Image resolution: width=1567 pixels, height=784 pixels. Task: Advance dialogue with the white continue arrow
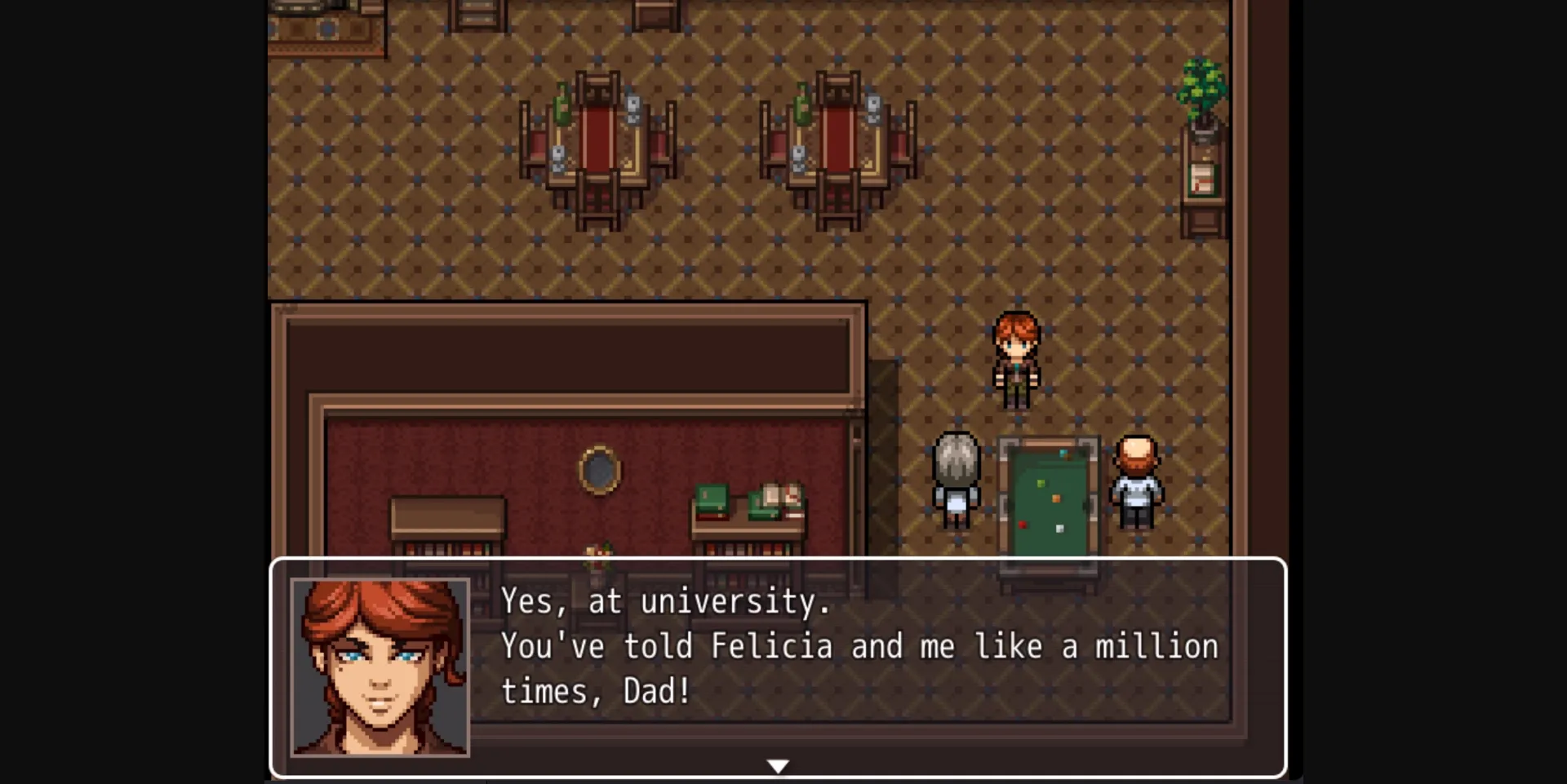coord(778,766)
